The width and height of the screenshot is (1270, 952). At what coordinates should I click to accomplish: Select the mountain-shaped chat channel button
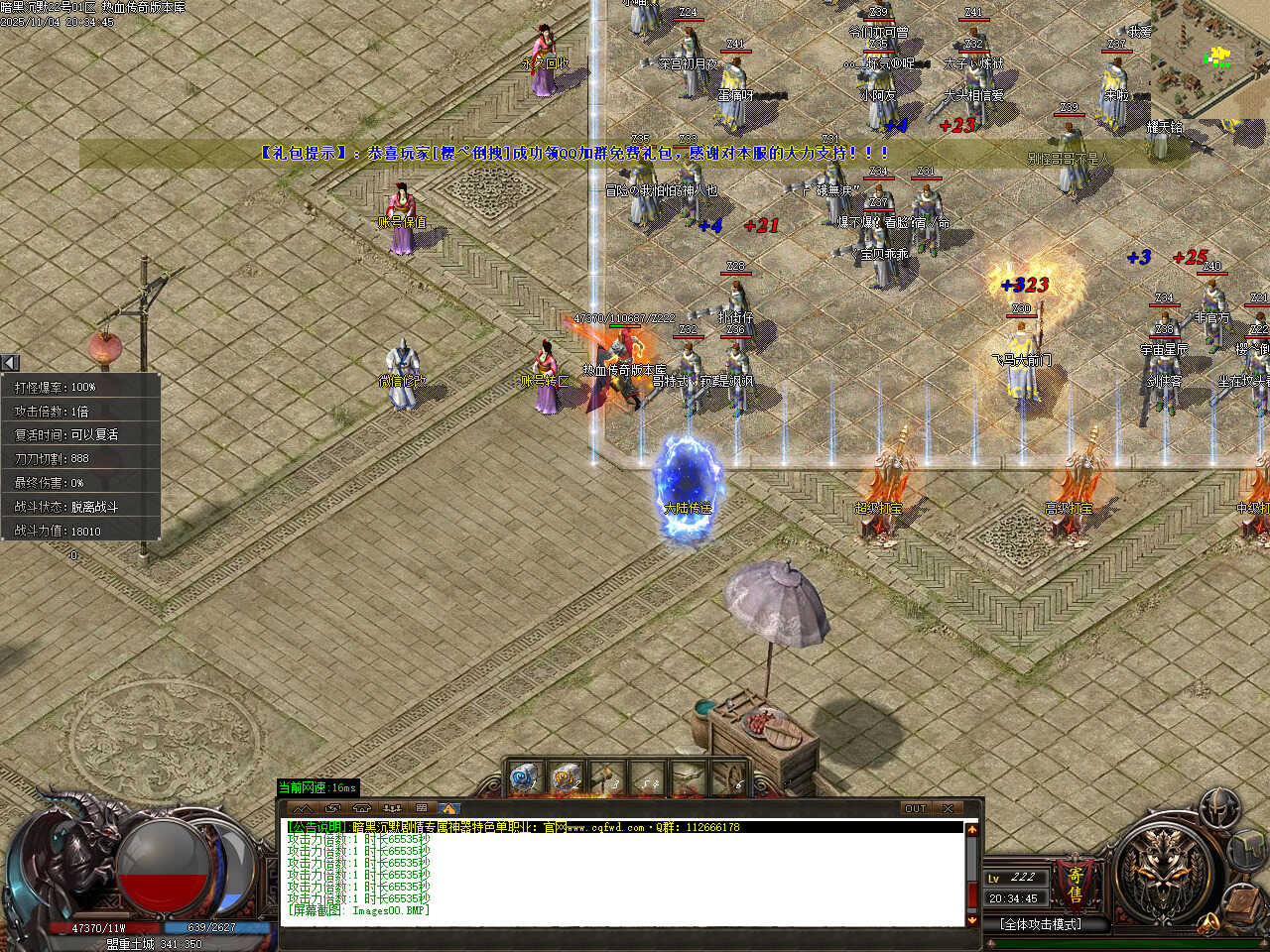[x=303, y=808]
